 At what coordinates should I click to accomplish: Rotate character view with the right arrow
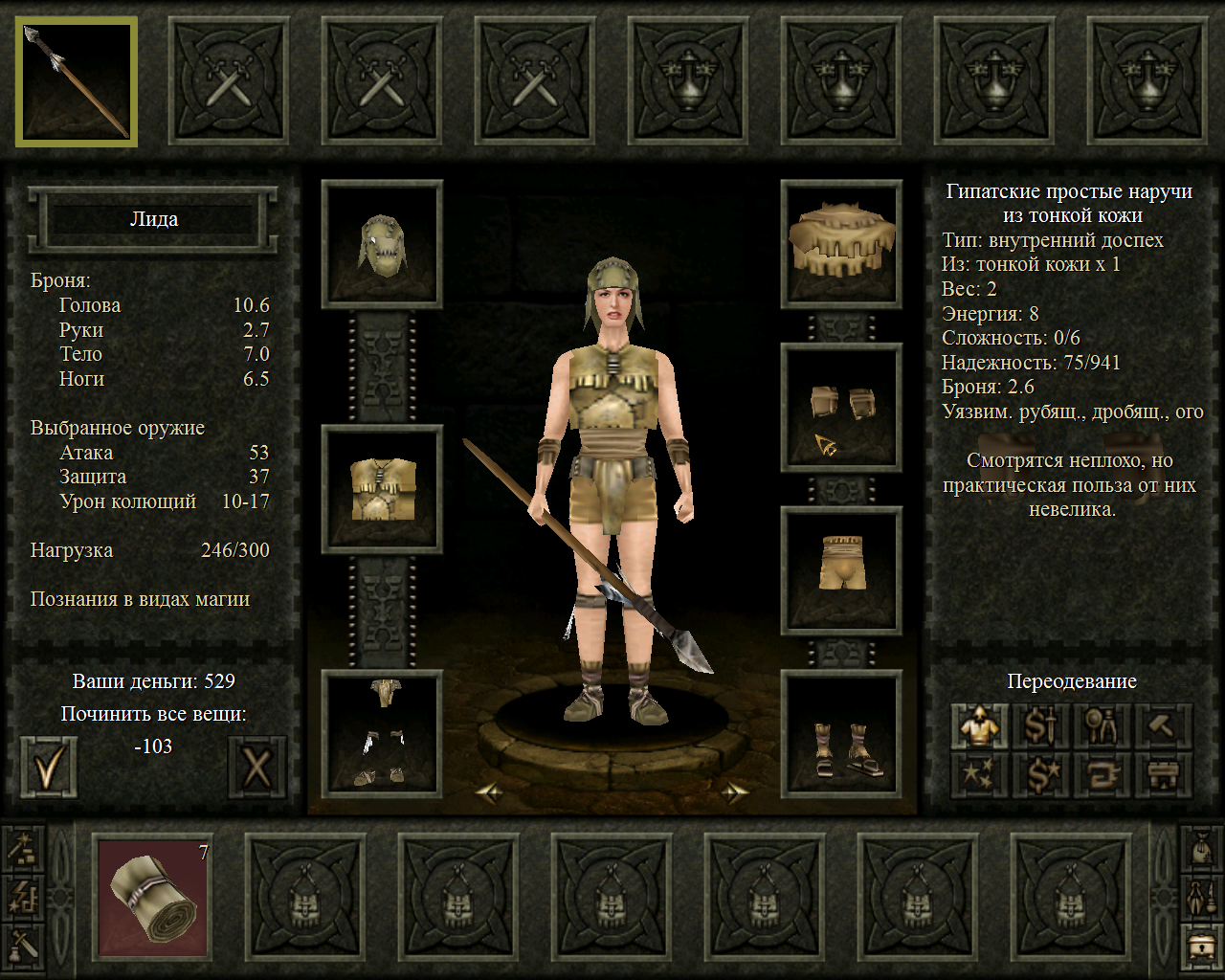click(734, 791)
